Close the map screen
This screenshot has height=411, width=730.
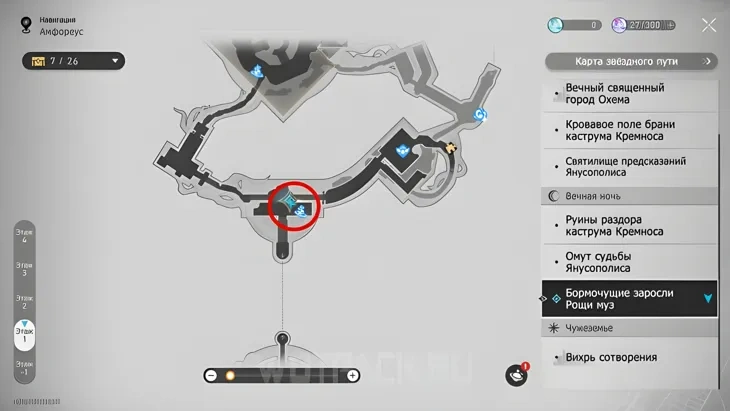(x=709, y=26)
